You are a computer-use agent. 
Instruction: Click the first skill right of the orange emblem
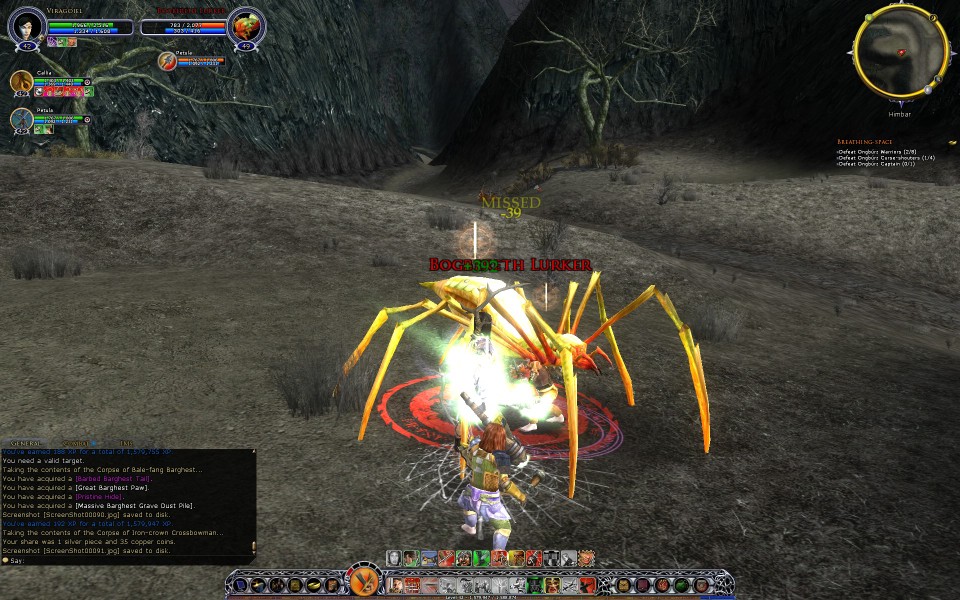[396, 584]
